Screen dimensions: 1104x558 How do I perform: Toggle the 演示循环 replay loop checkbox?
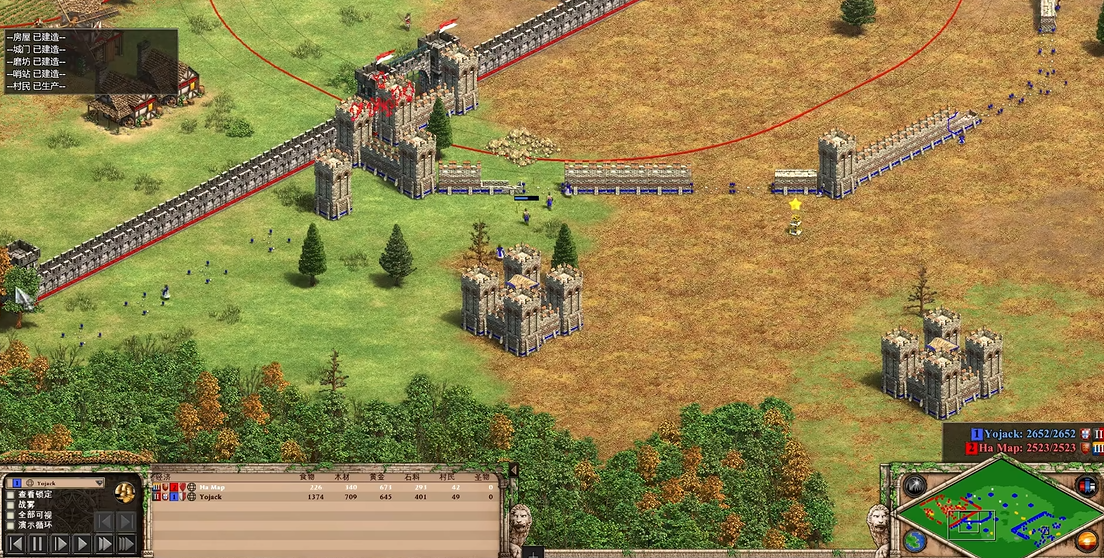pos(11,525)
